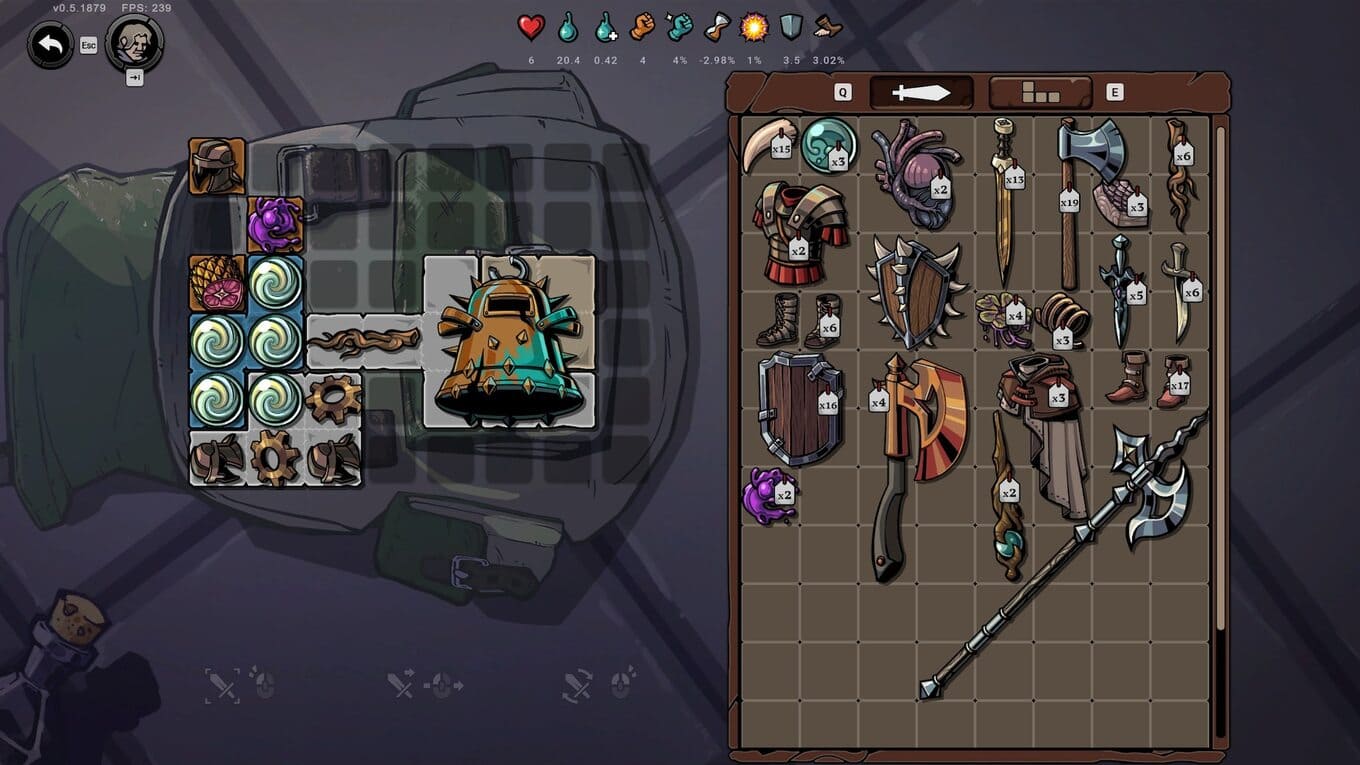The height and width of the screenshot is (765, 1360).
Task: Select the golden sword in stash
Action: pos(1004,200)
